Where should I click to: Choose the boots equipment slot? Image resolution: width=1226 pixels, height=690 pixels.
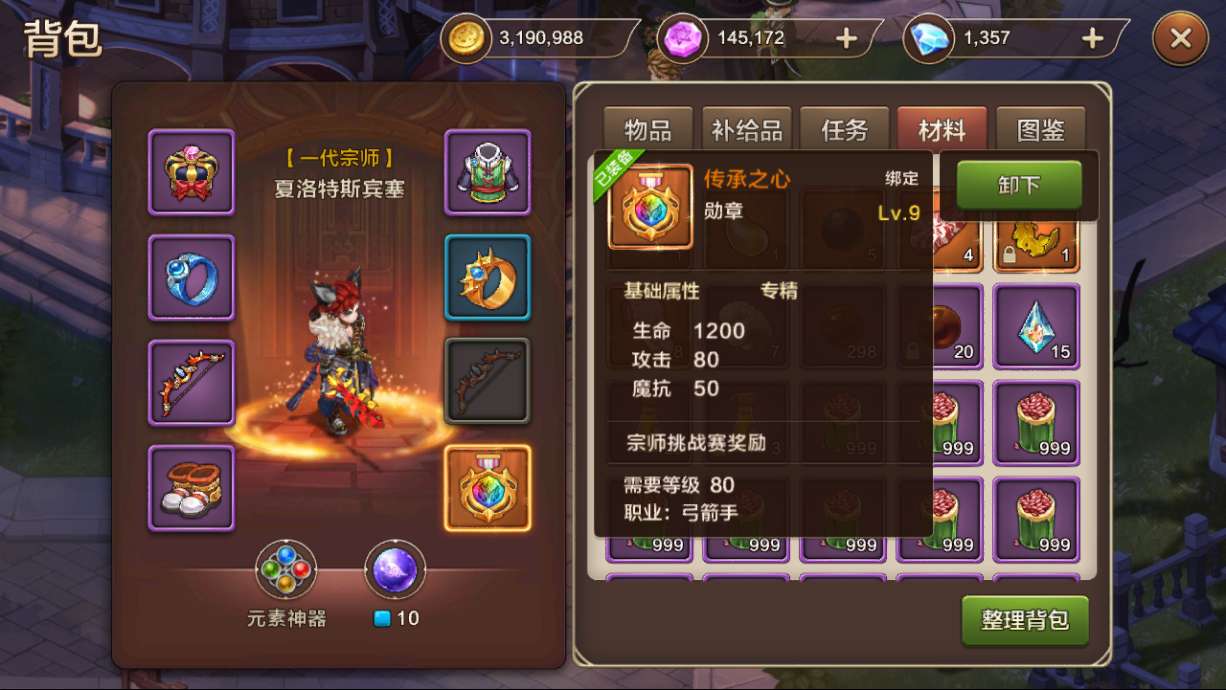(x=191, y=488)
